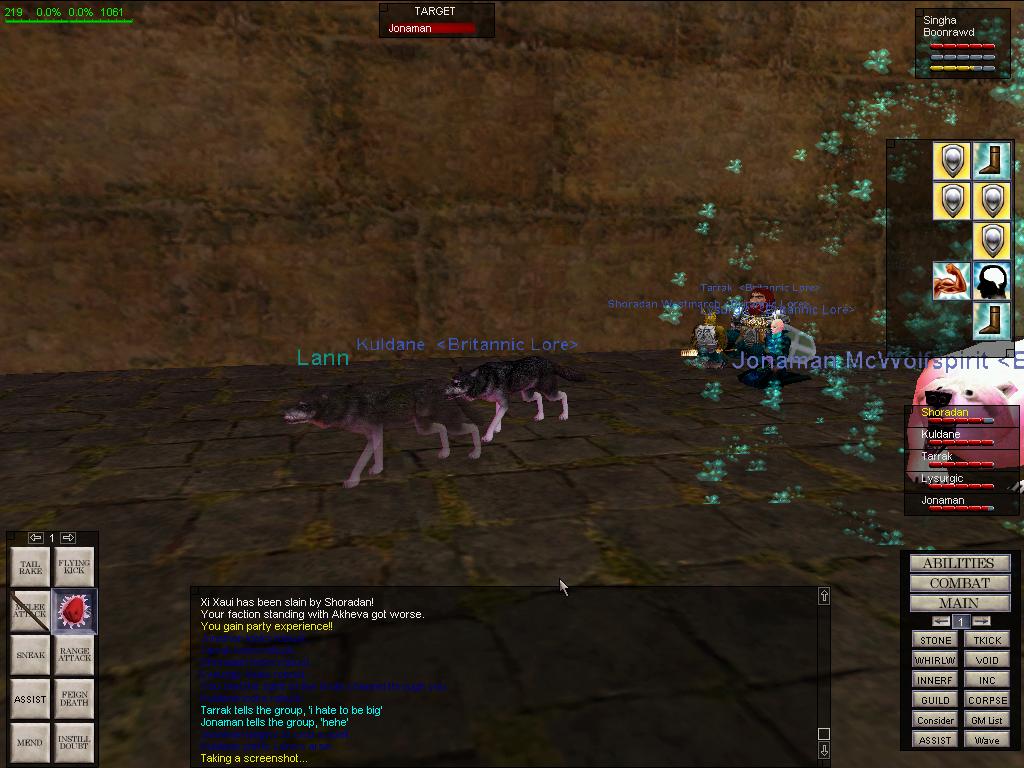Cast Mend from the action panel
The width and height of the screenshot is (1024, 768).
[x=30, y=743]
